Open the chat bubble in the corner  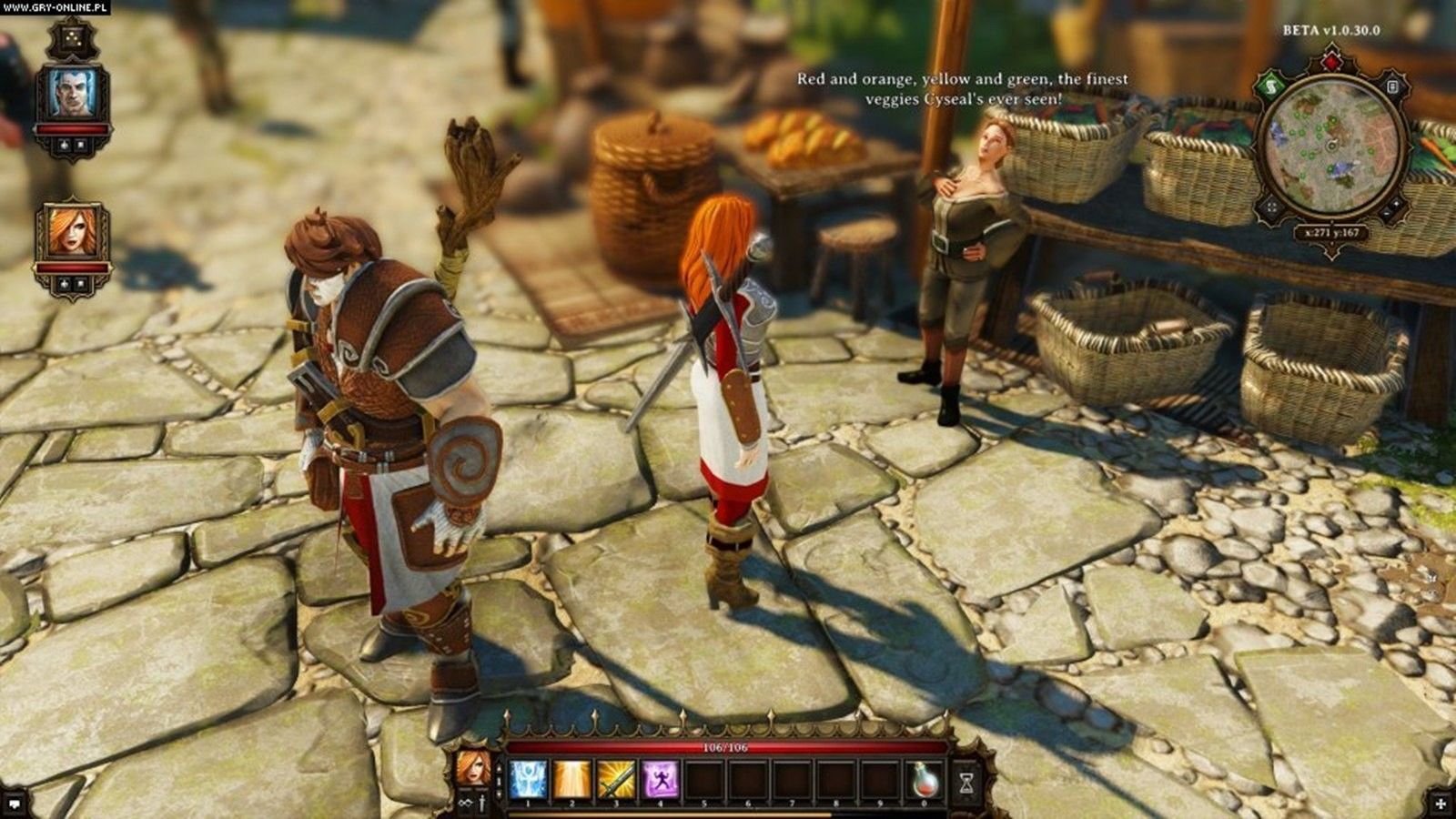15,803
